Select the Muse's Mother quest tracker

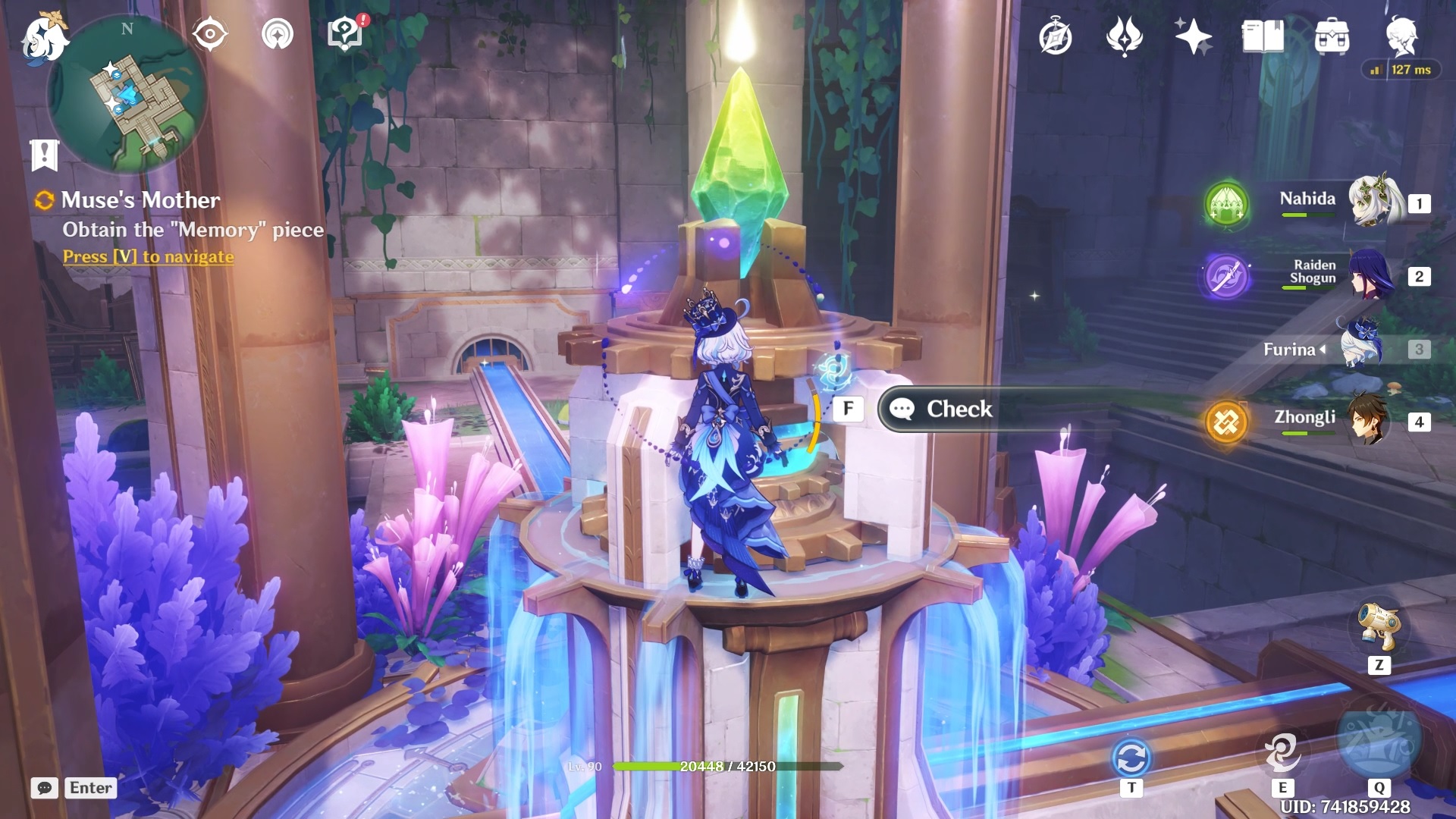140,200
